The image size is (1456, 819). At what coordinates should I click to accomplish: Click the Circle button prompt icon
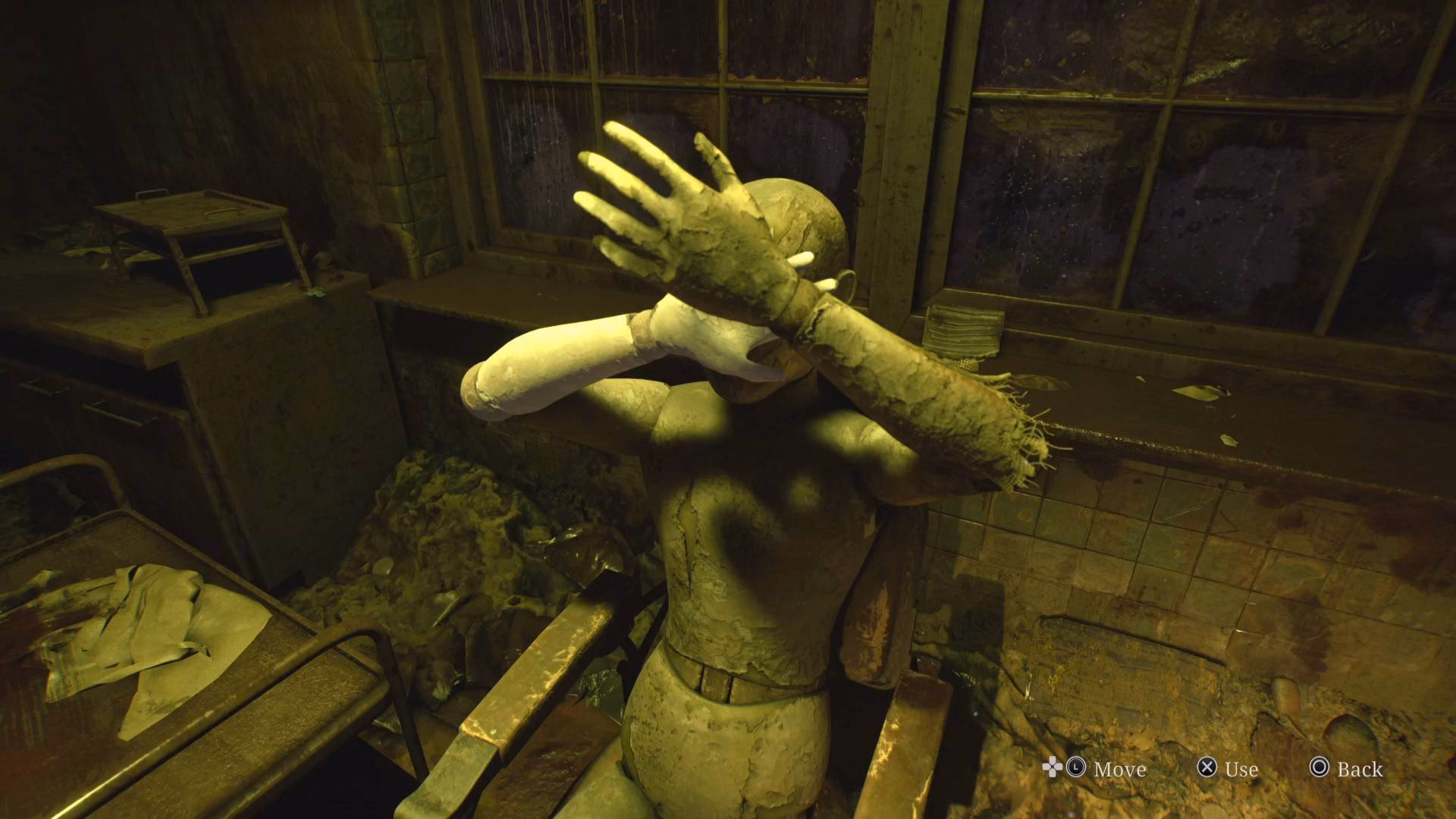(x=1320, y=767)
